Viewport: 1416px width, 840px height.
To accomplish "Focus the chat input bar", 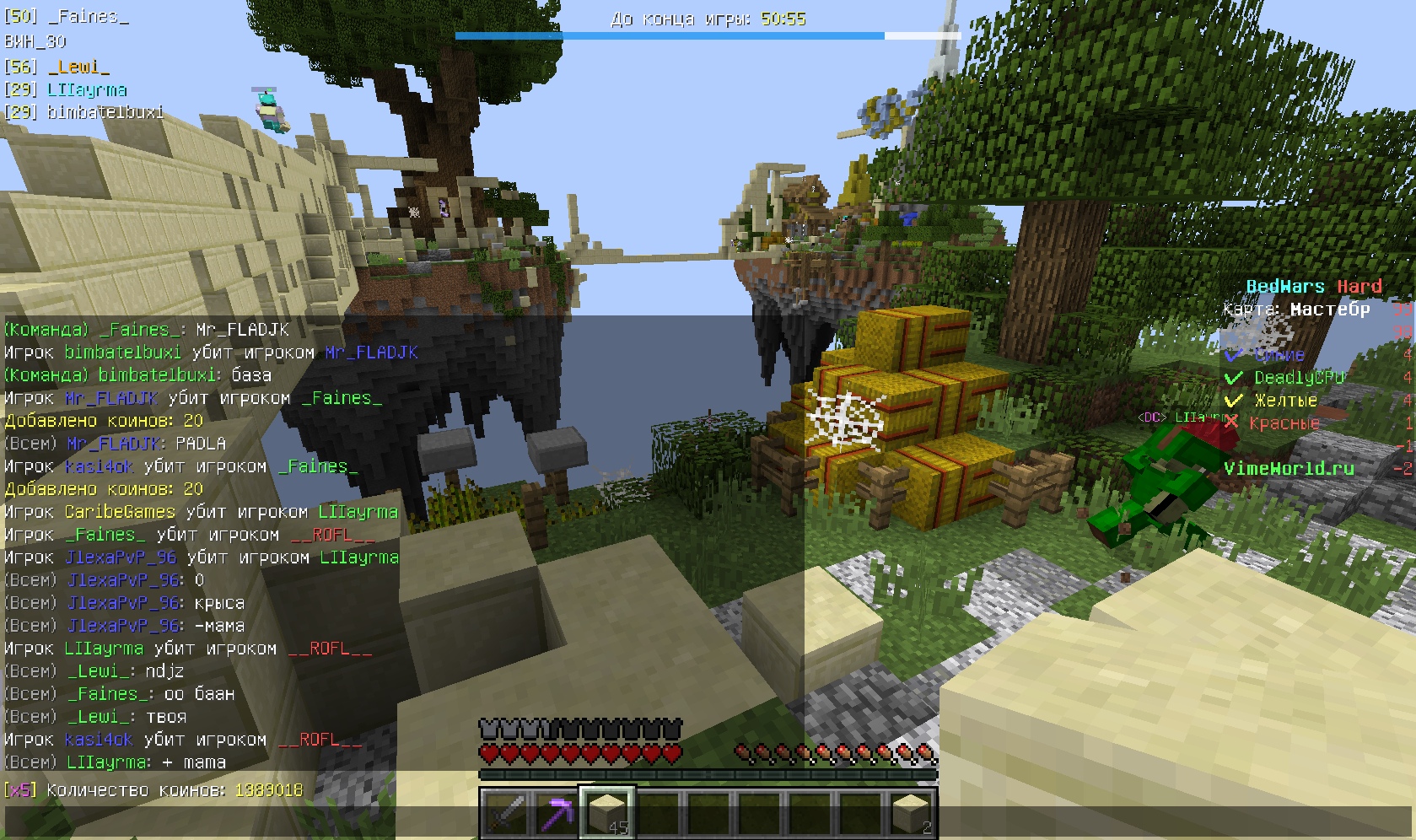I will point(707,823).
